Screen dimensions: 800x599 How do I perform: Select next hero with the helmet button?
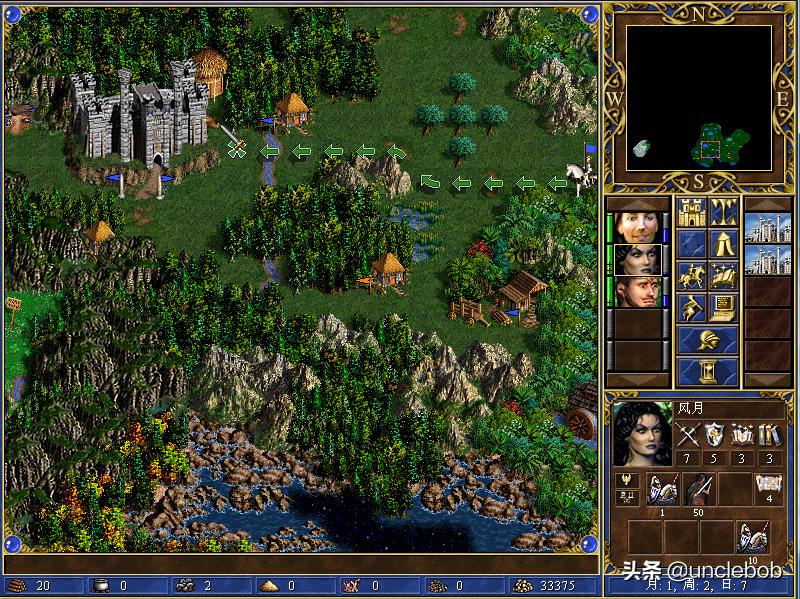(x=708, y=339)
